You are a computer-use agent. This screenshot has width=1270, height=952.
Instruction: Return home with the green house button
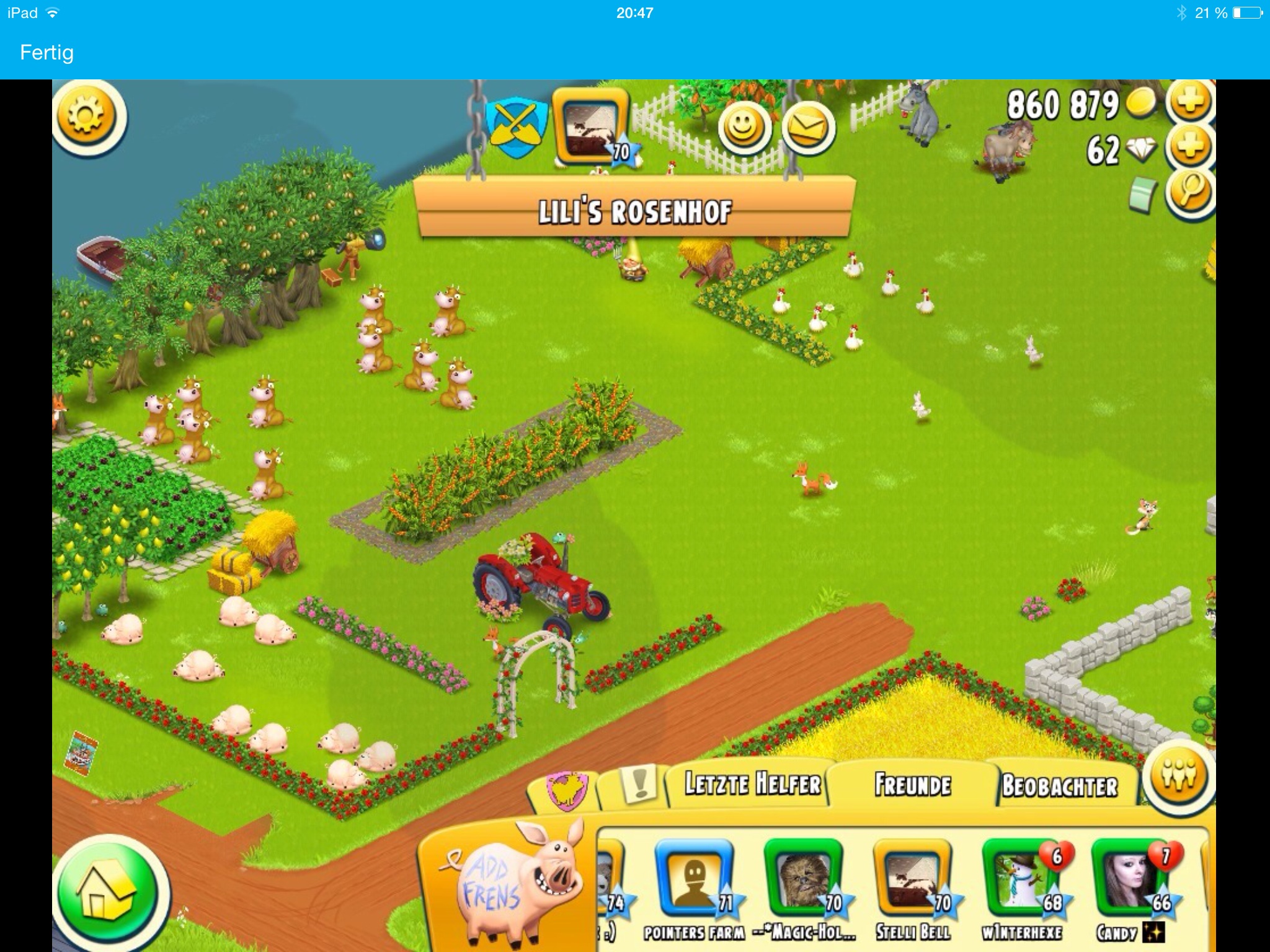tap(105, 894)
